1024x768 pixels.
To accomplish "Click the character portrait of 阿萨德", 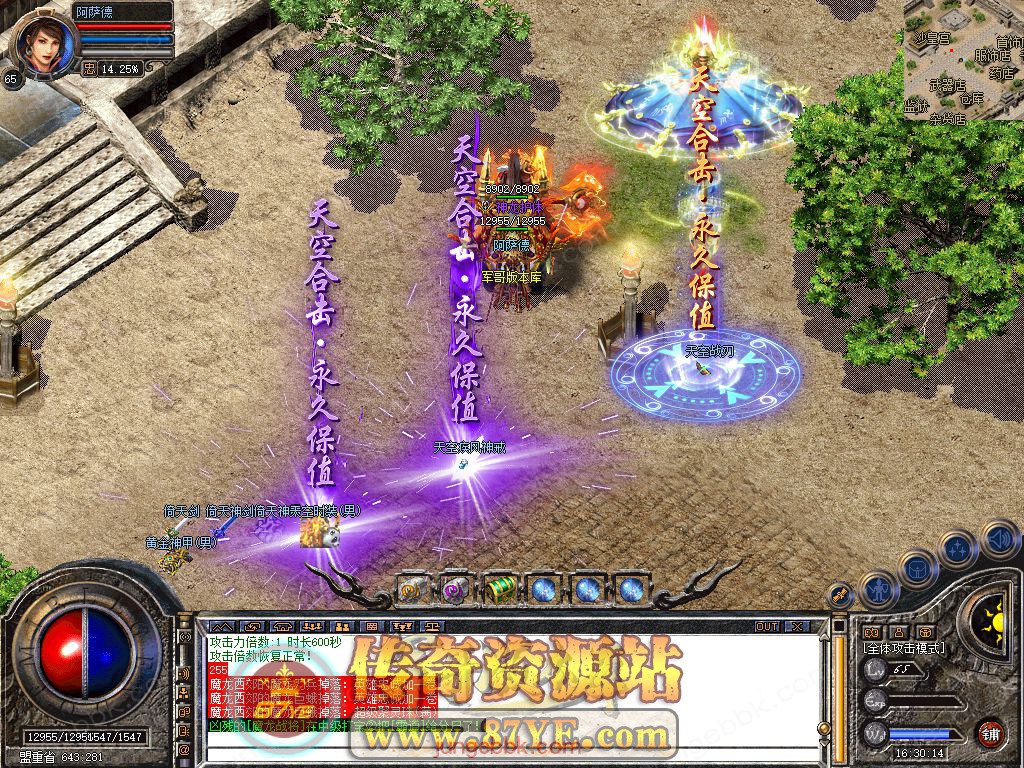I will pyautogui.click(x=44, y=42).
